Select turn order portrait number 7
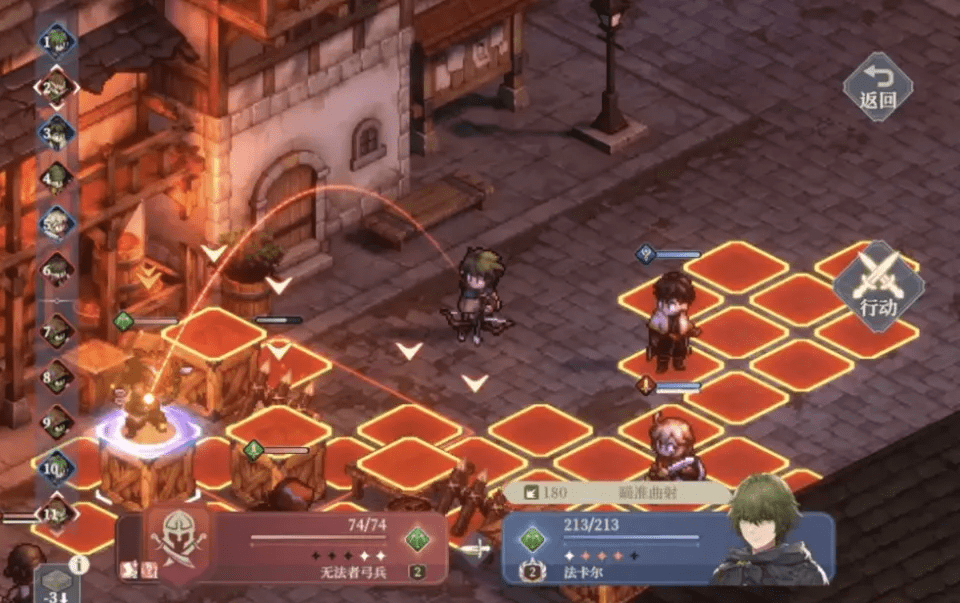 point(58,330)
